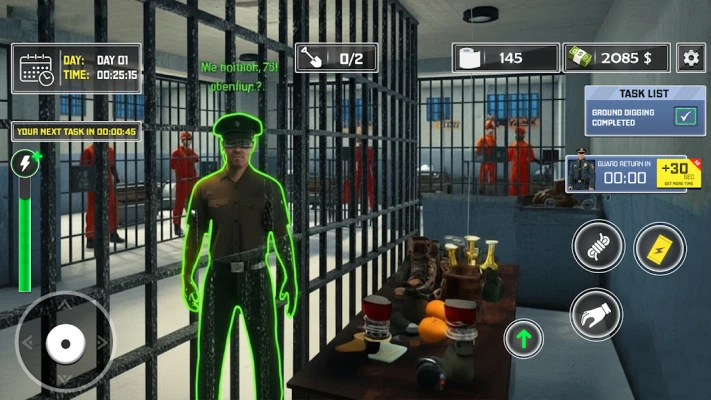Select the shovel dig counter

click(337, 58)
